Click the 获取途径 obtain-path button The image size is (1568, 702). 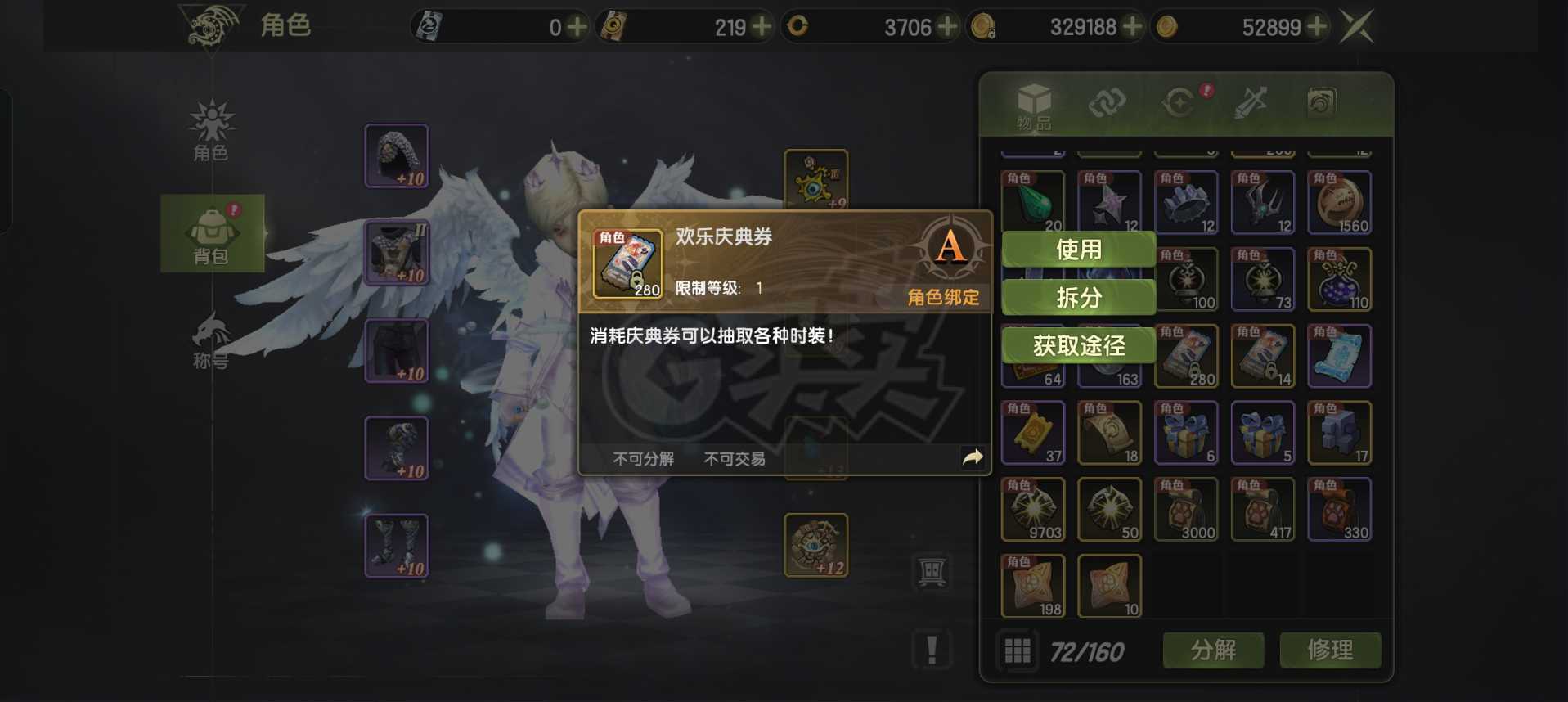click(1078, 345)
